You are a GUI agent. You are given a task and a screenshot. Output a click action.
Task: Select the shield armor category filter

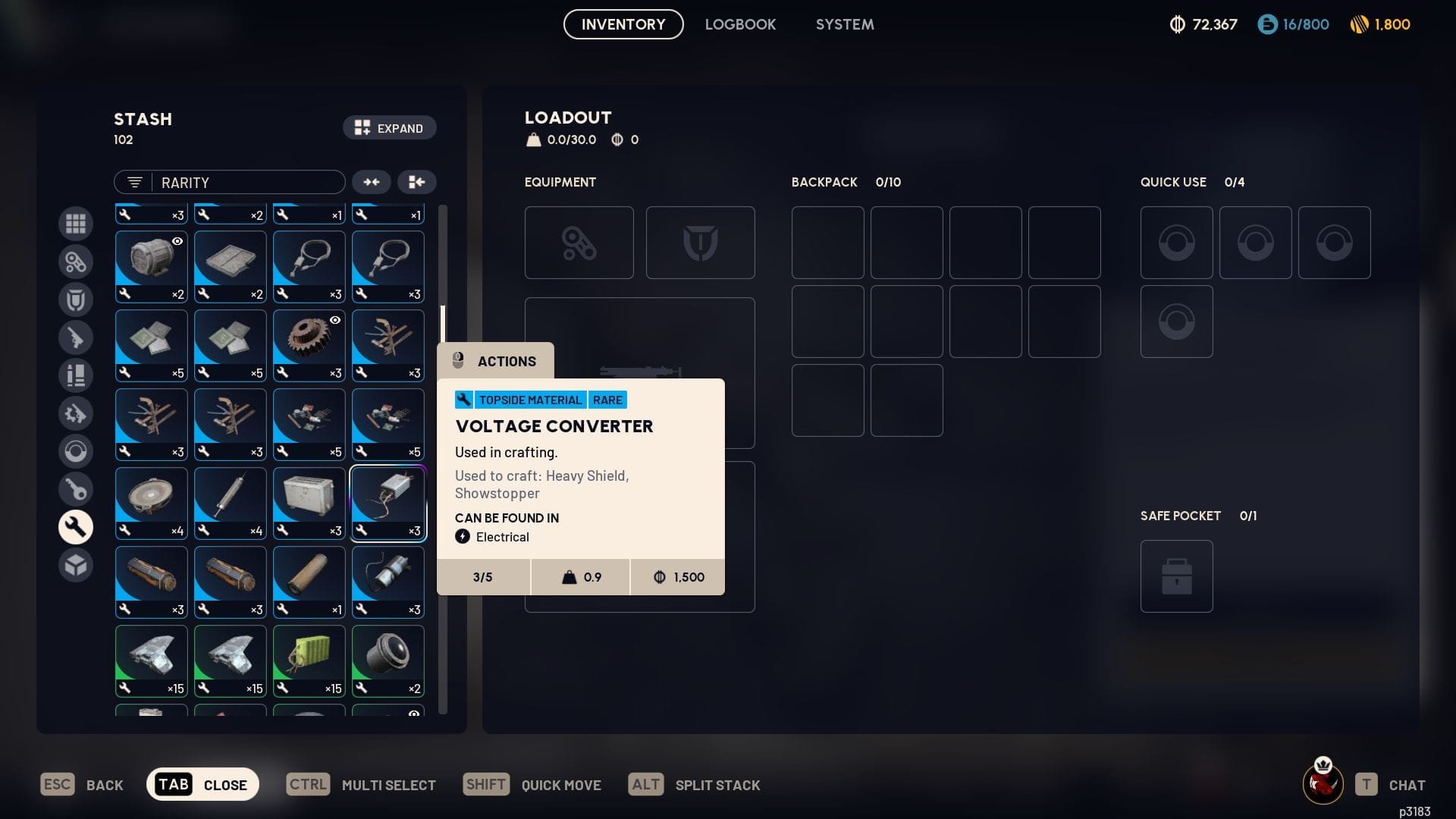click(x=76, y=299)
